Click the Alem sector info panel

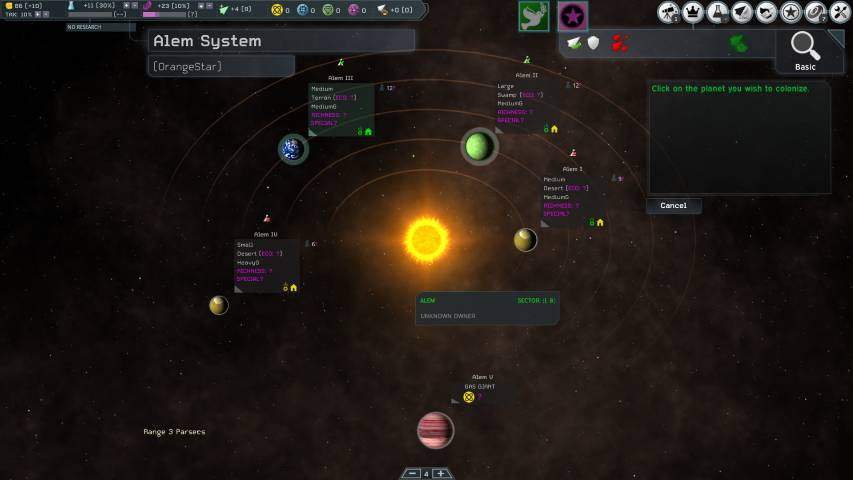[487, 308]
